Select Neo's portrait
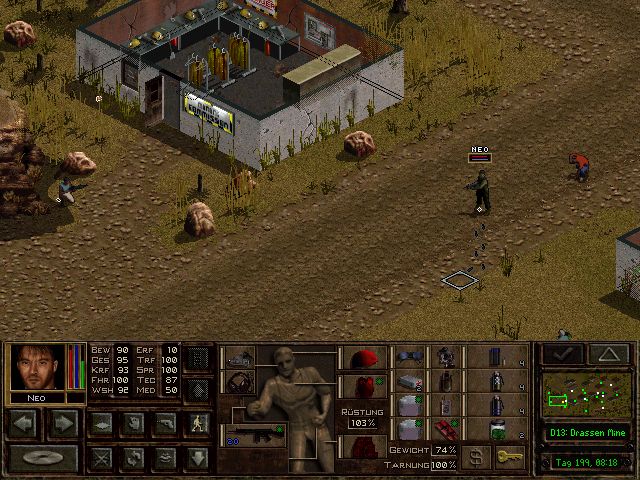The width and height of the screenshot is (640, 480). tap(37, 369)
